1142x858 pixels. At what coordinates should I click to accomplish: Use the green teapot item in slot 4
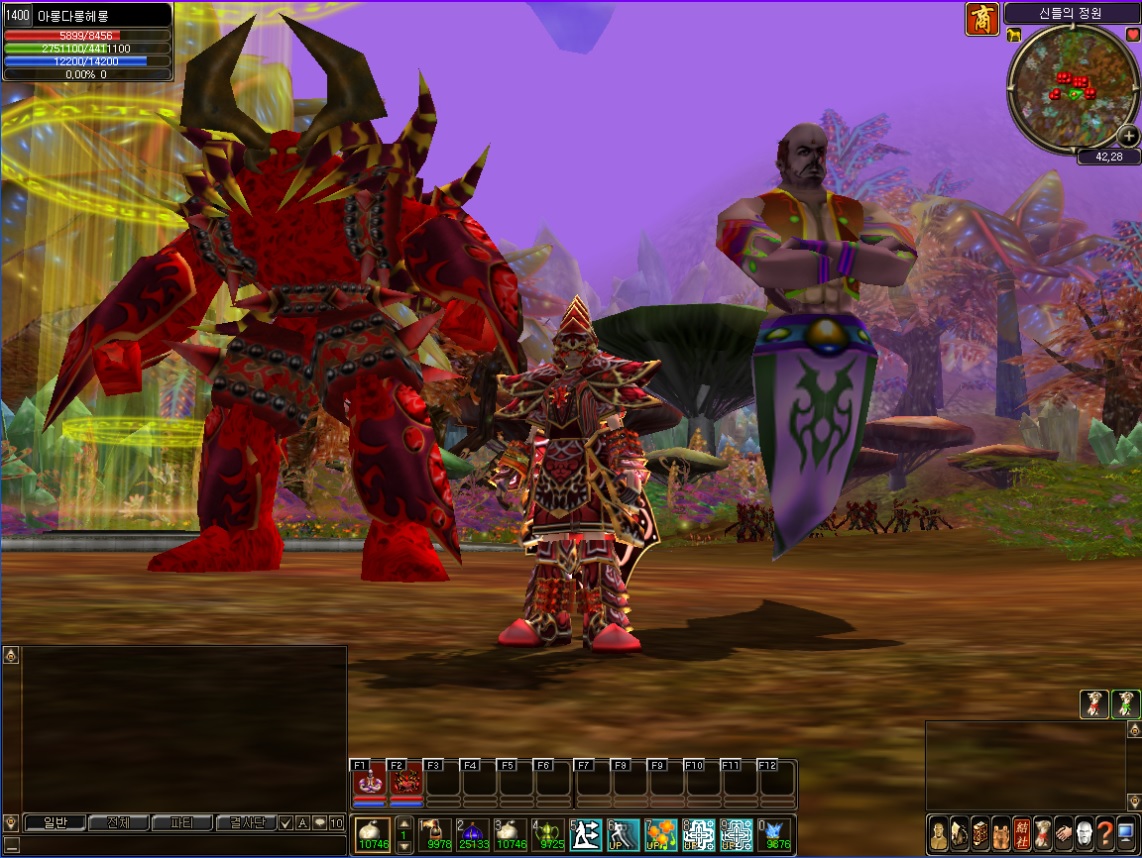(x=547, y=834)
